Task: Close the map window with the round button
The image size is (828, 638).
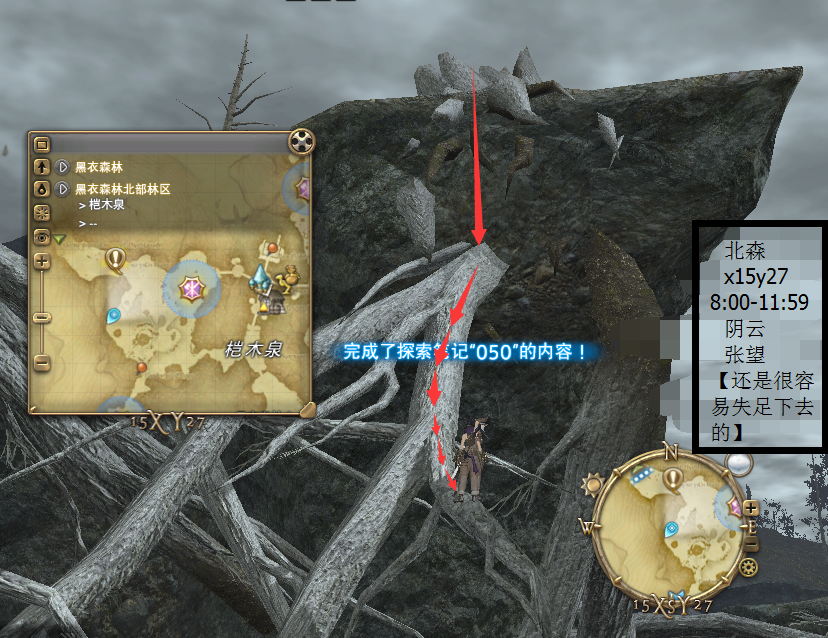Action: click(301, 141)
